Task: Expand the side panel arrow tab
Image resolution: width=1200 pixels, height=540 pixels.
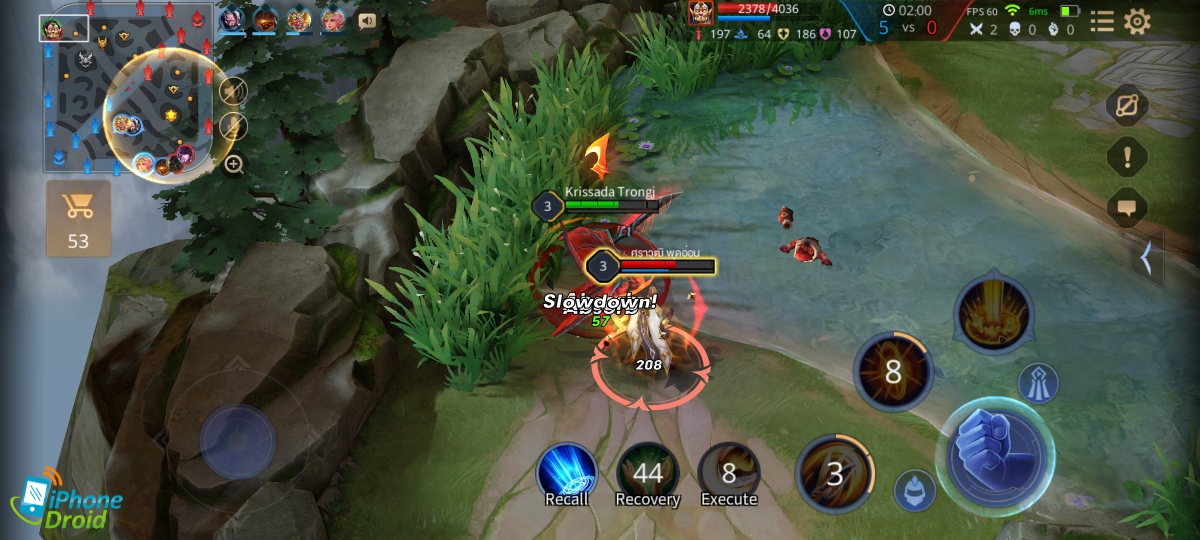Action: 1146,258
